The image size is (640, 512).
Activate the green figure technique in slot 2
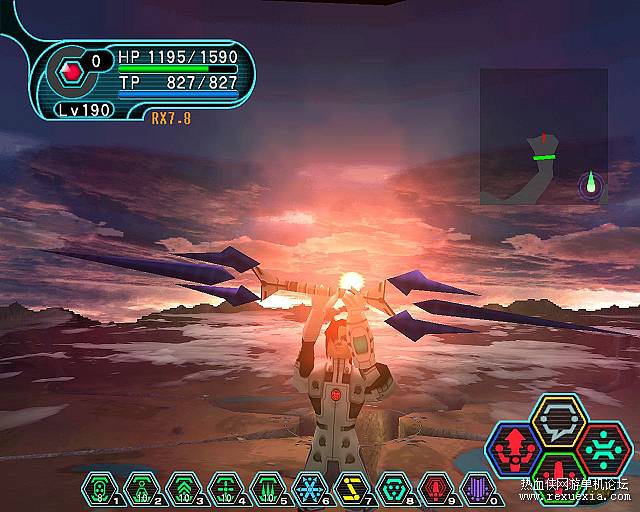[139, 487]
